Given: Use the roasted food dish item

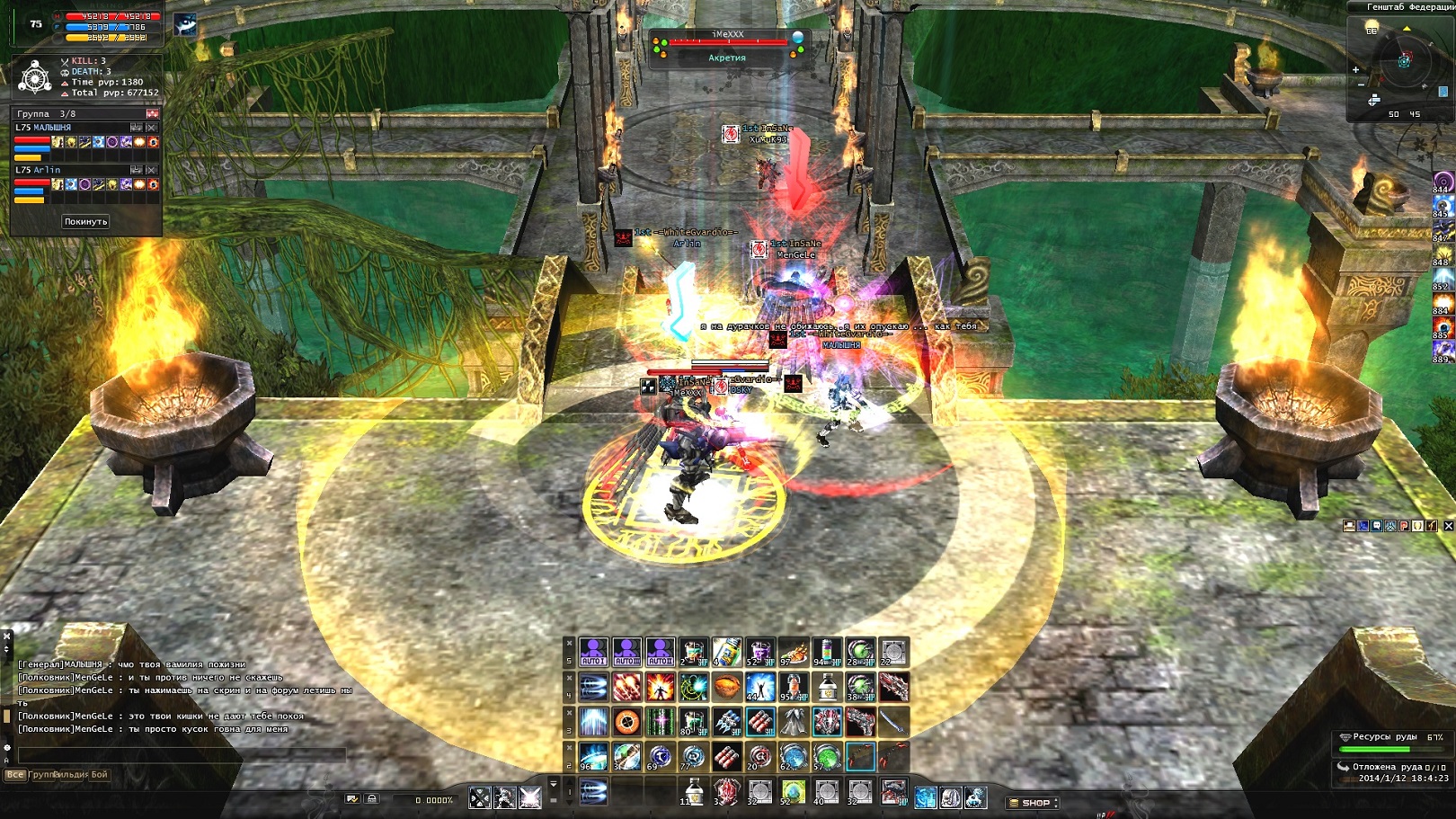Looking at the screenshot, I should (x=793, y=652).
